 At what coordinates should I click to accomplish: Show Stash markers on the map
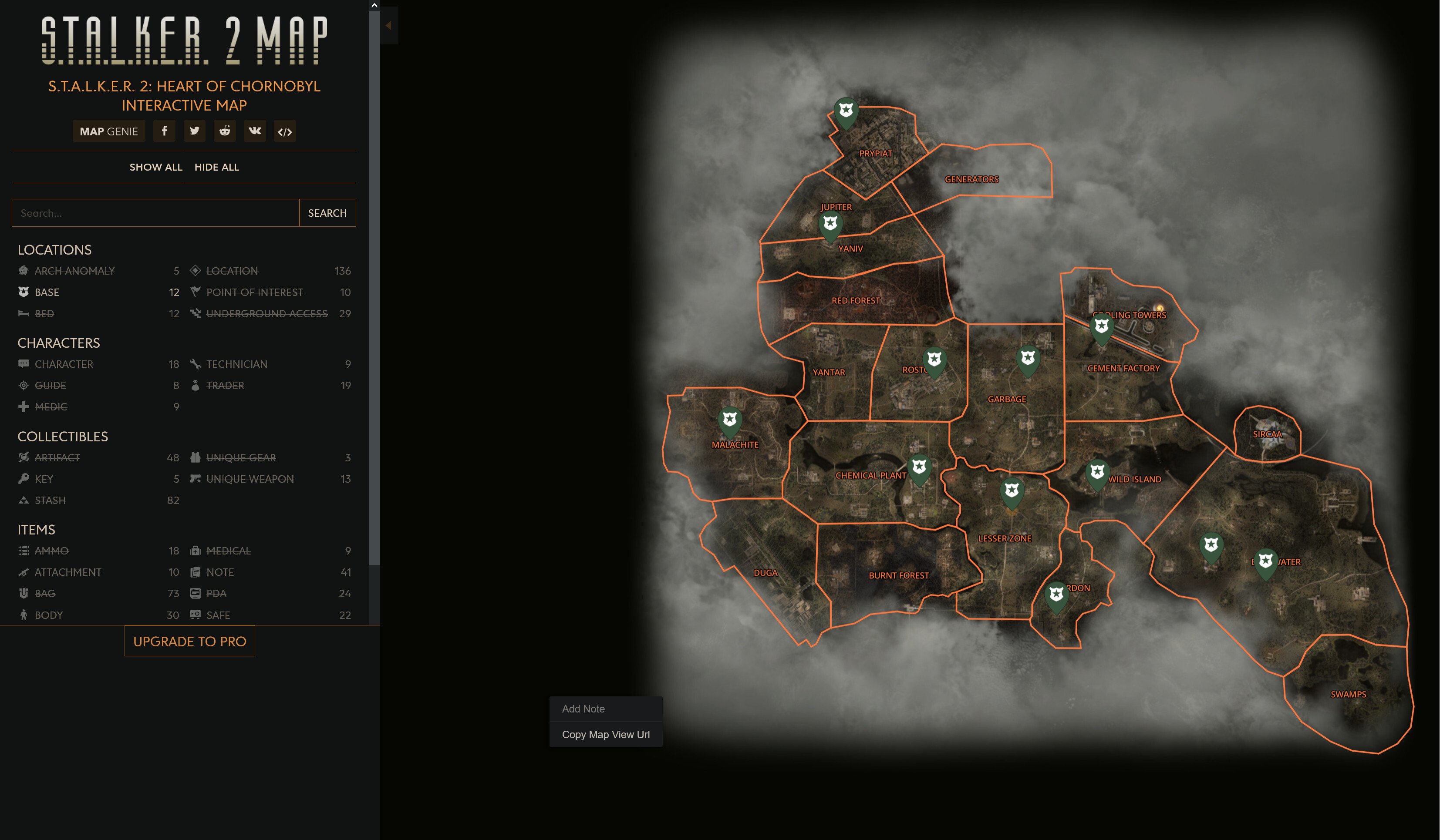coord(49,500)
